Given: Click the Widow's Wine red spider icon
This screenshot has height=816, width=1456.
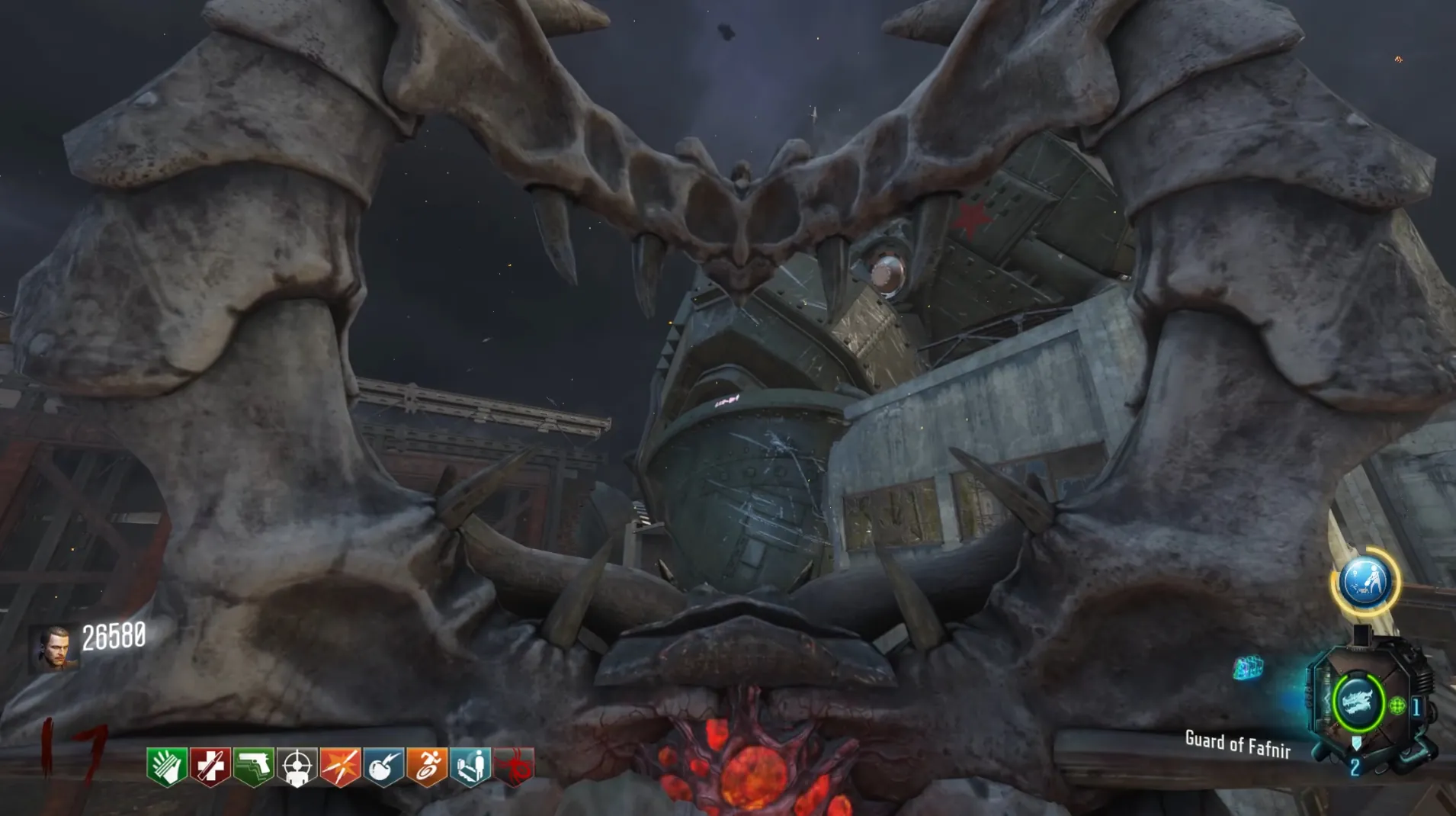Looking at the screenshot, I should tap(515, 766).
